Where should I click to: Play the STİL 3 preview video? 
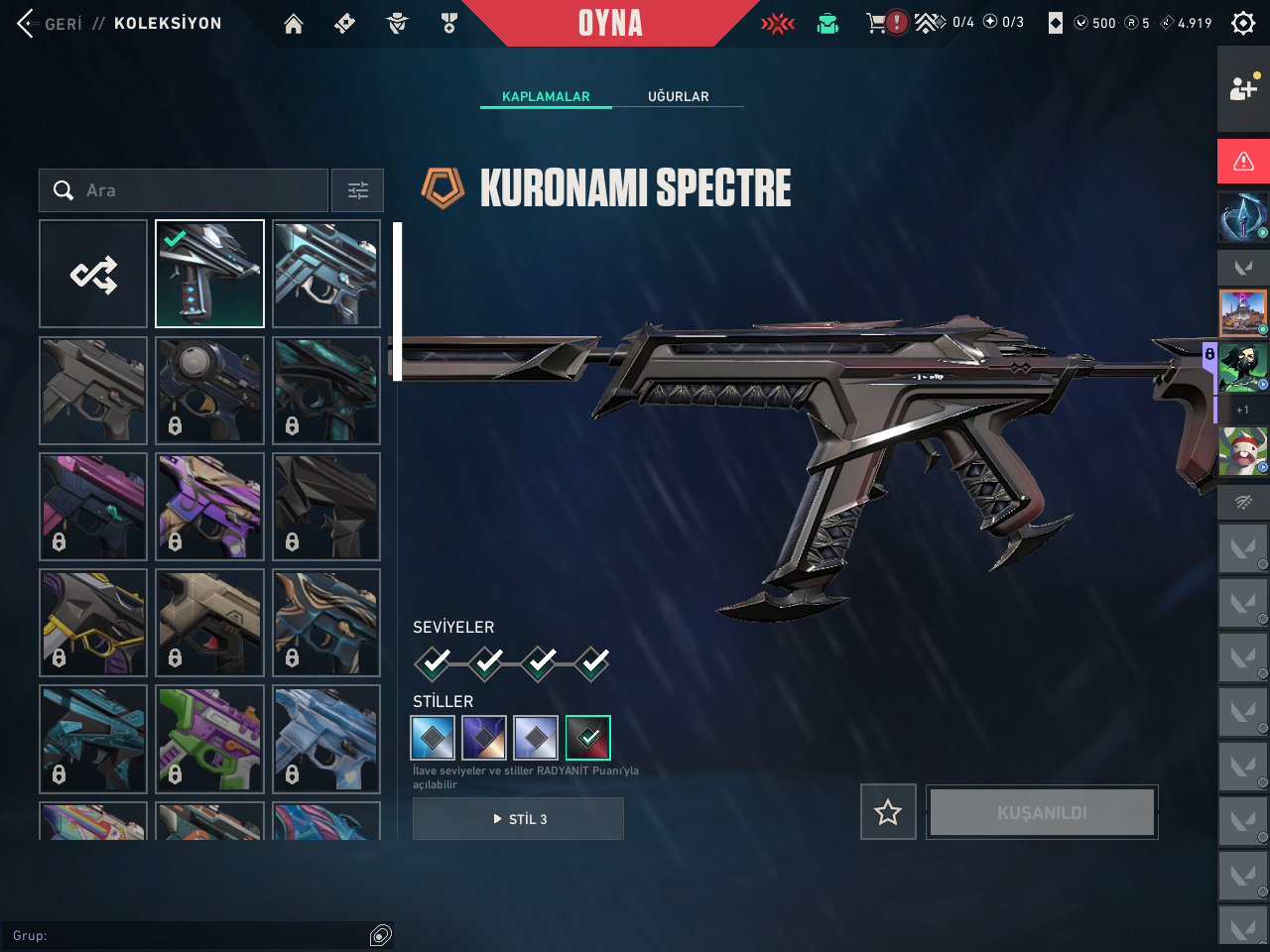point(518,819)
